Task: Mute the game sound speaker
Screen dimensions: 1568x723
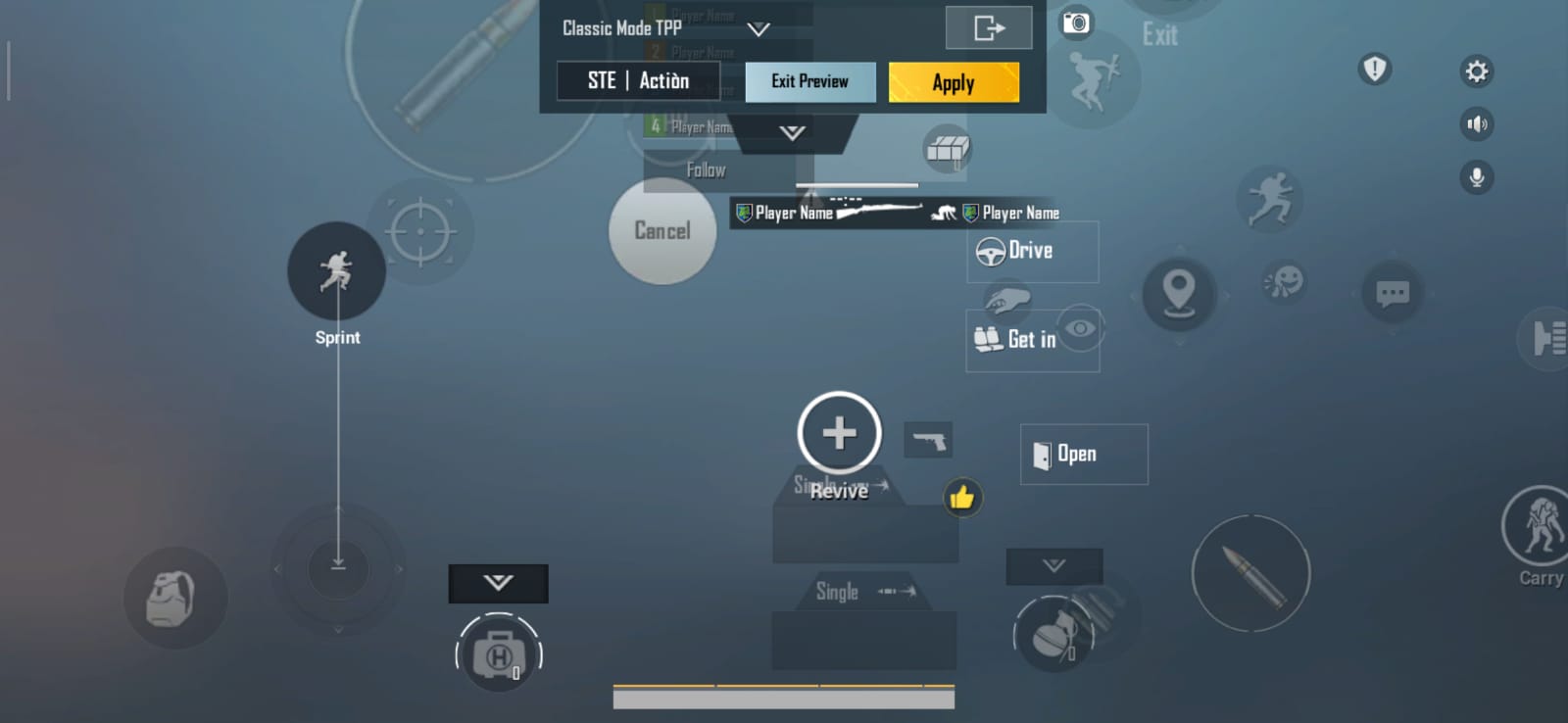Action: (1478, 124)
